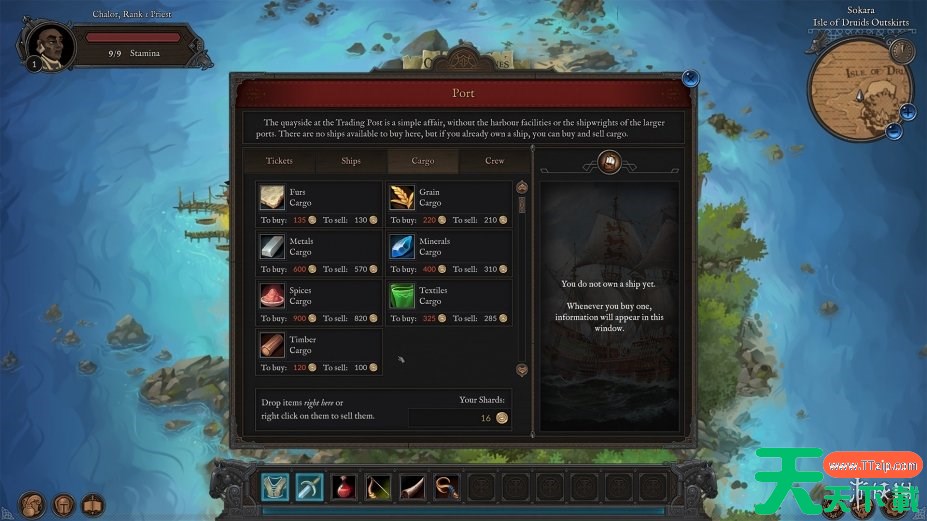
Task: Choose the Furs cargo item
Action: 319,205
